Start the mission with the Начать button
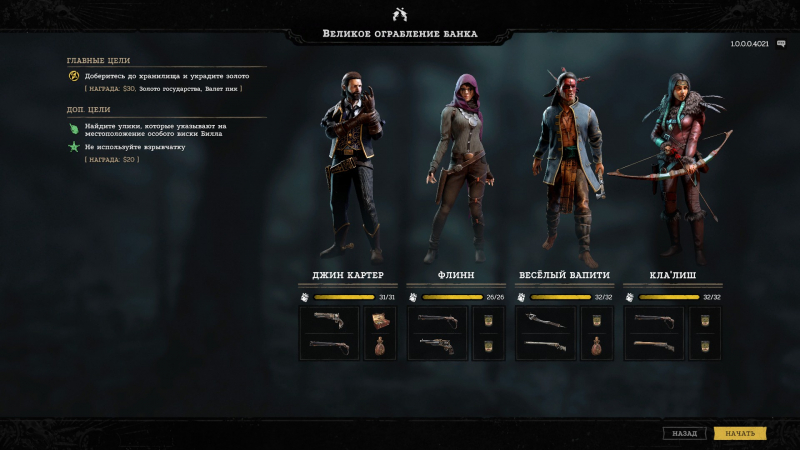This screenshot has height=450, width=800. click(x=740, y=433)
